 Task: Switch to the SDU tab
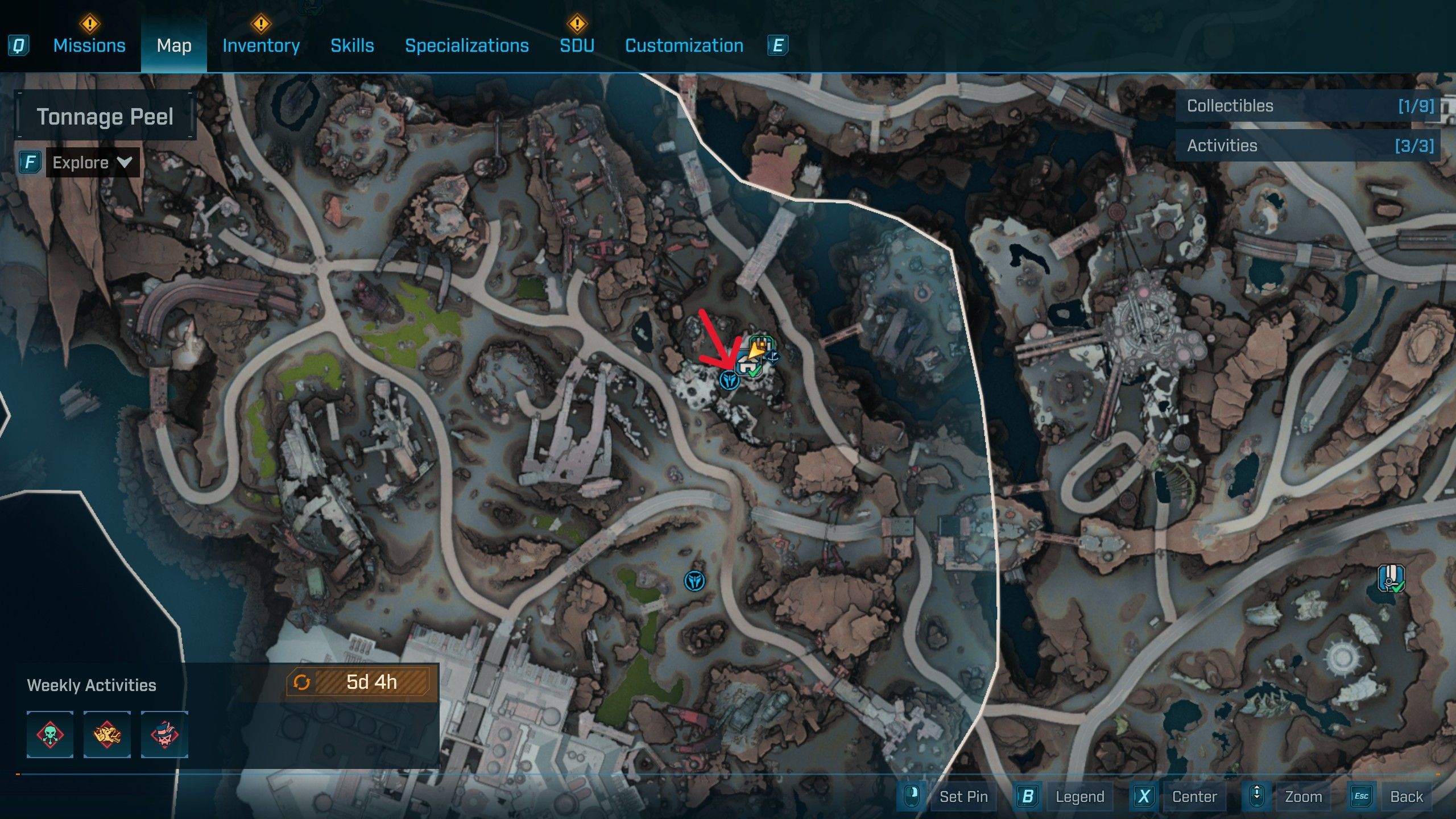click(577, 45)
